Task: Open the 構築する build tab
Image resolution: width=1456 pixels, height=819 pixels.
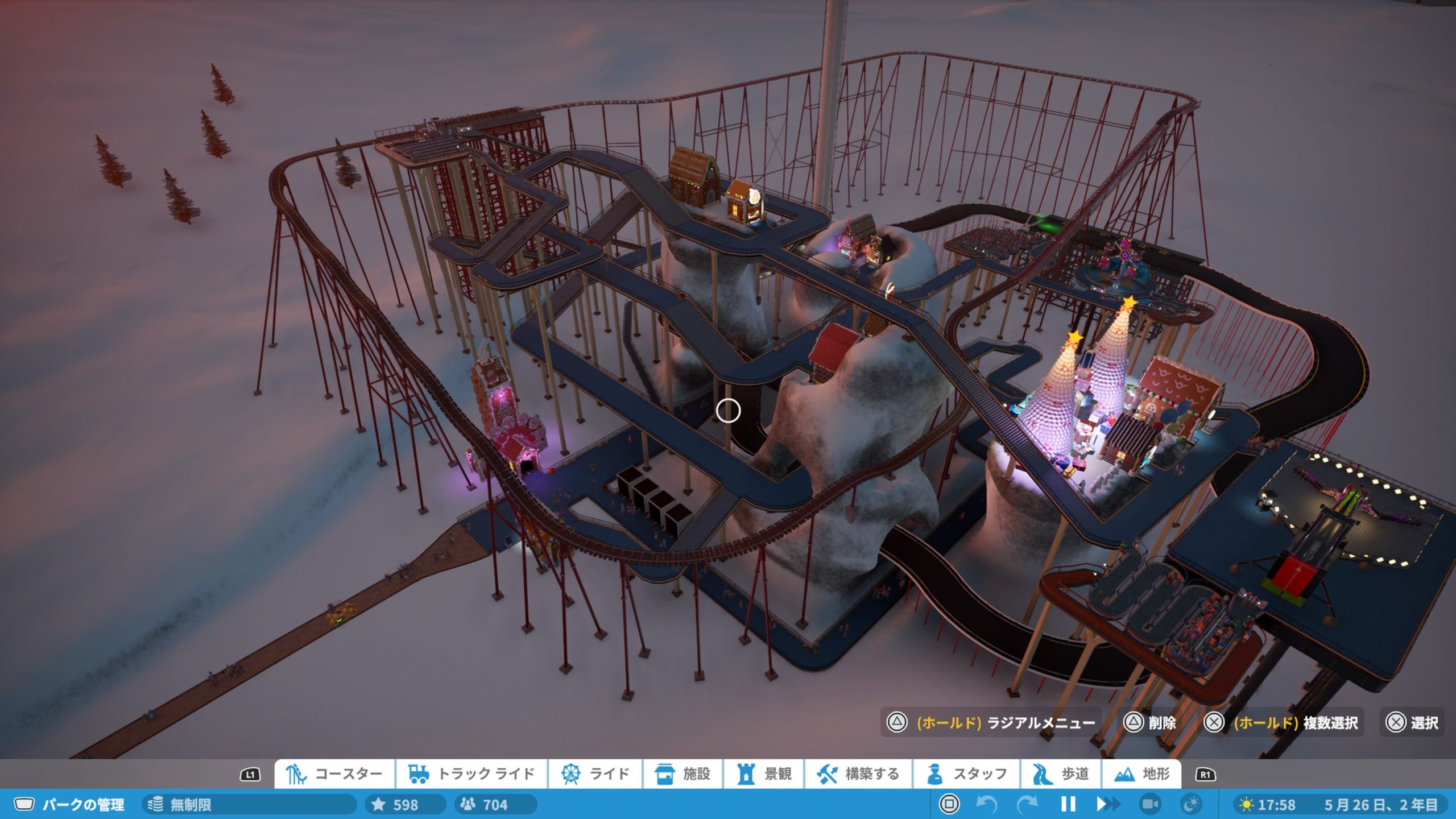Action: pos(858,774)
